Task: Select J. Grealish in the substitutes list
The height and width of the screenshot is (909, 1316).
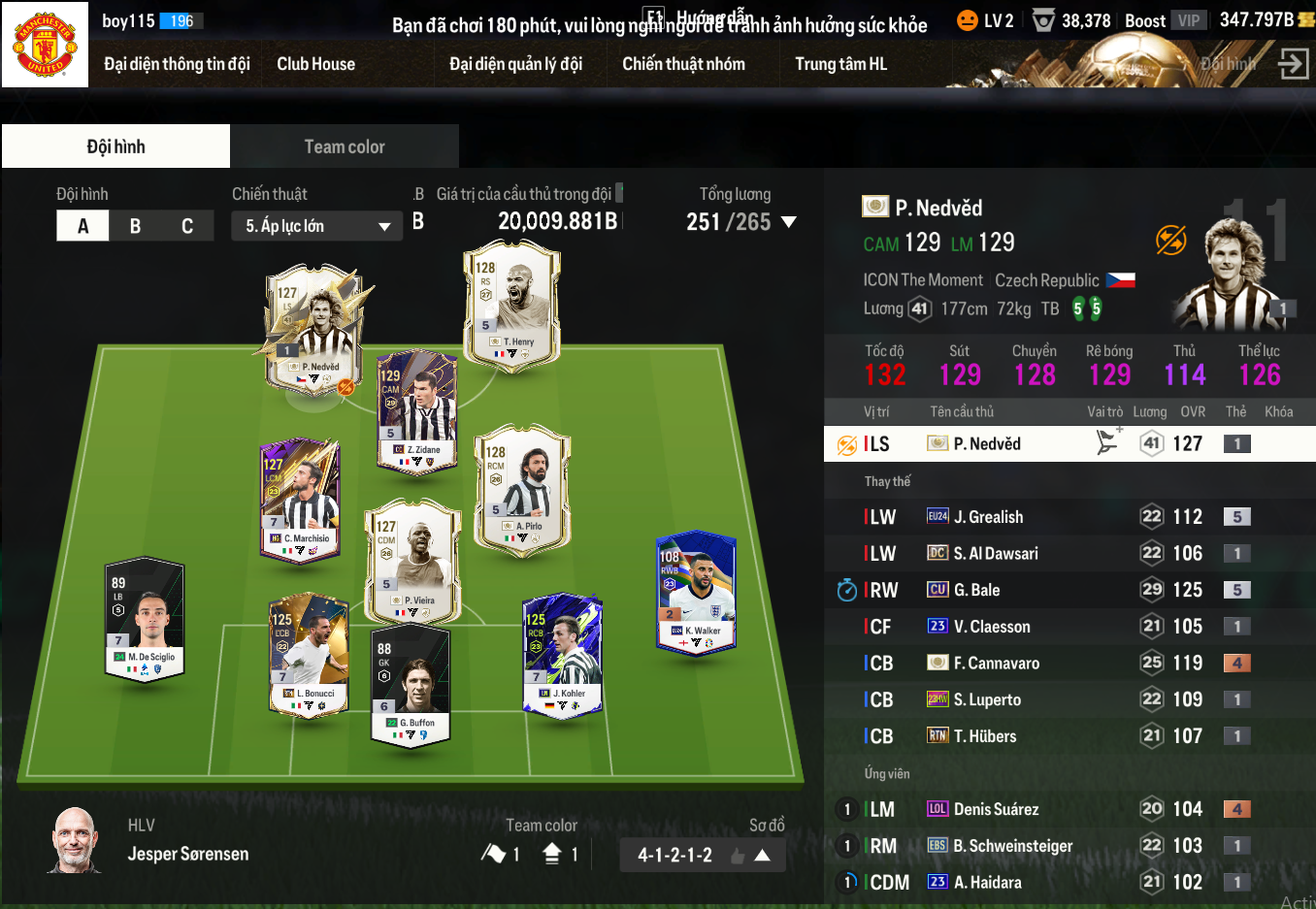Action: [988, 517]
